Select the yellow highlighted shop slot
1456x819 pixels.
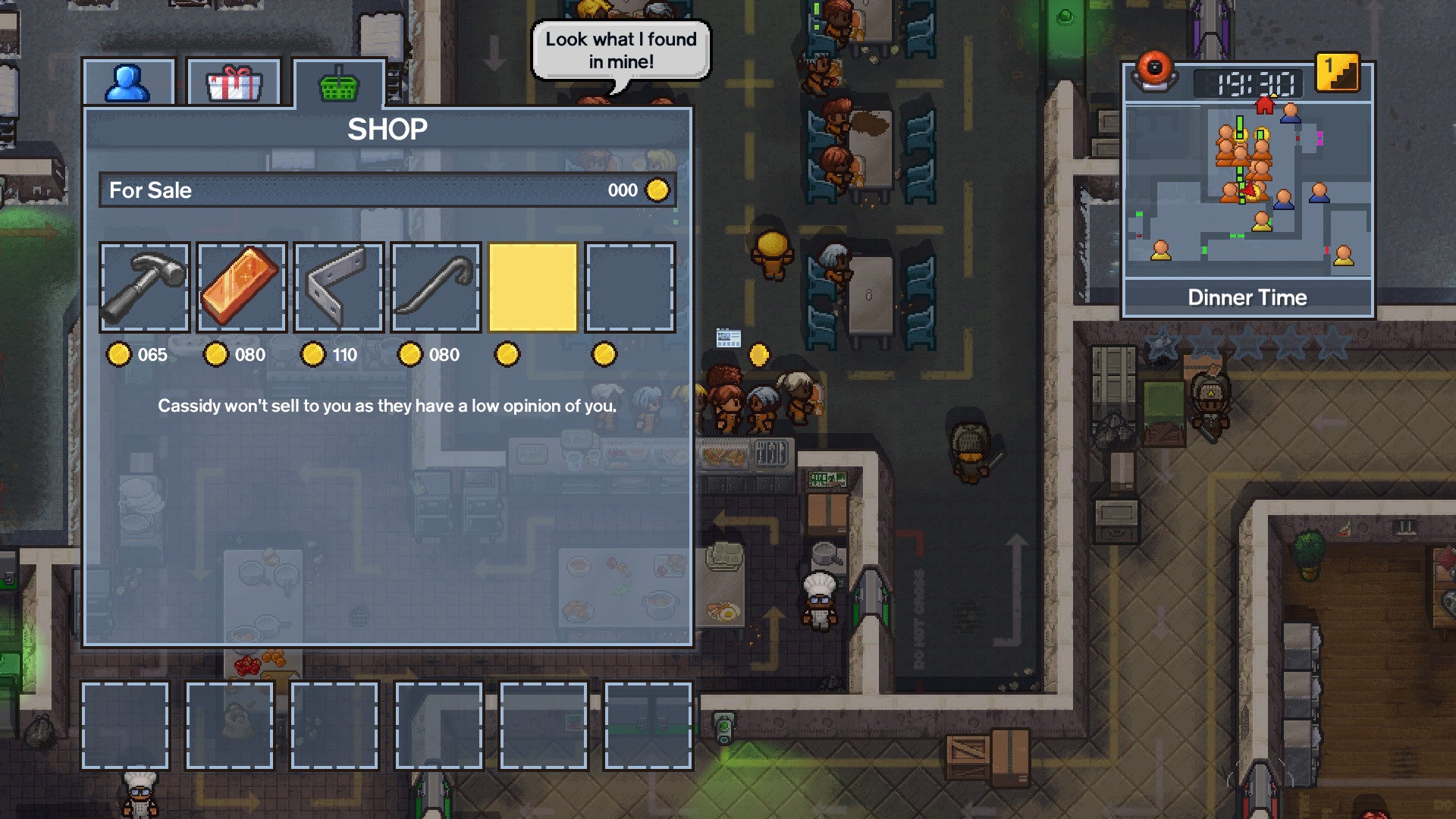coord(532,287)
